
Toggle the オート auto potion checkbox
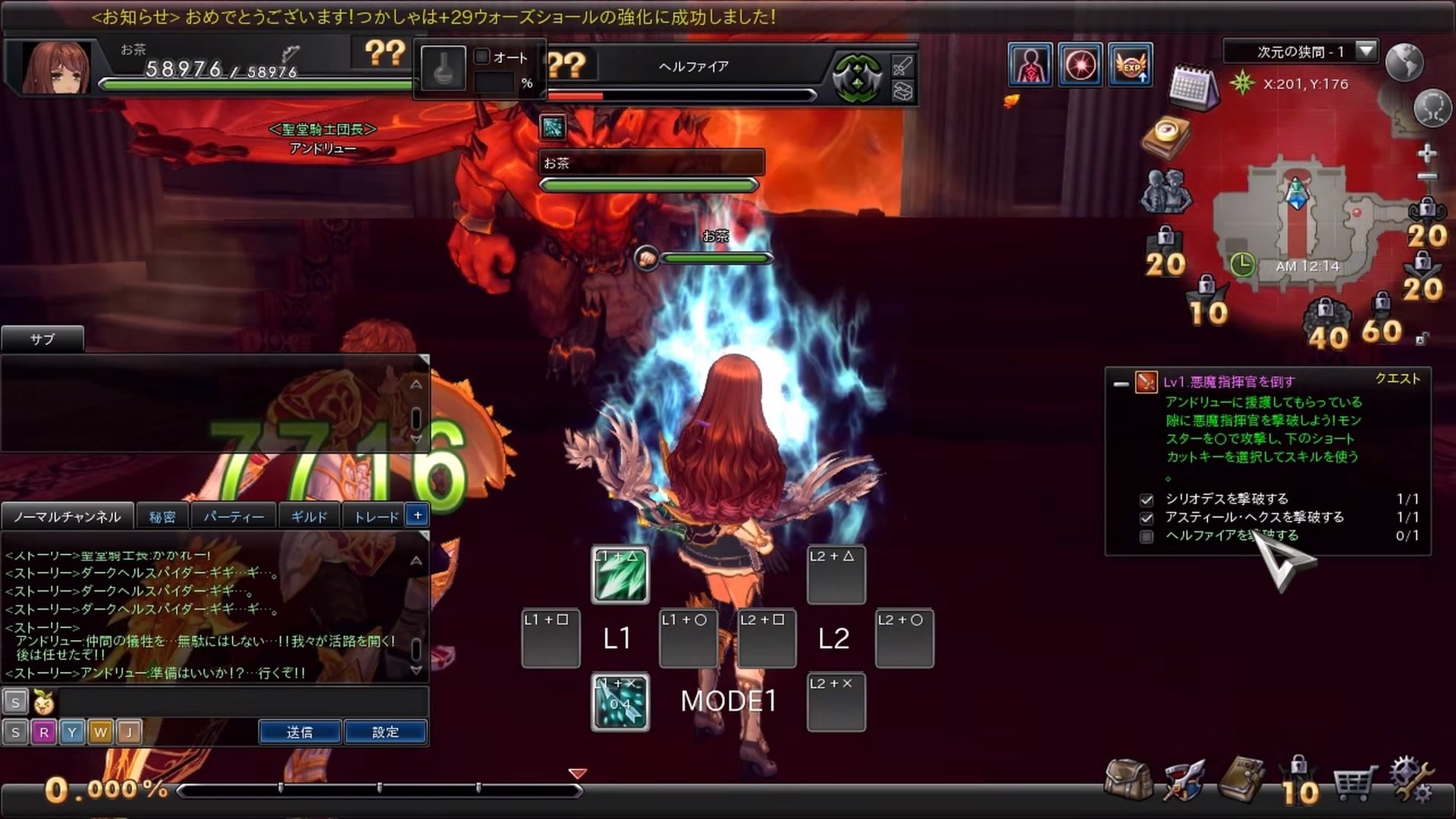[482, 57]
